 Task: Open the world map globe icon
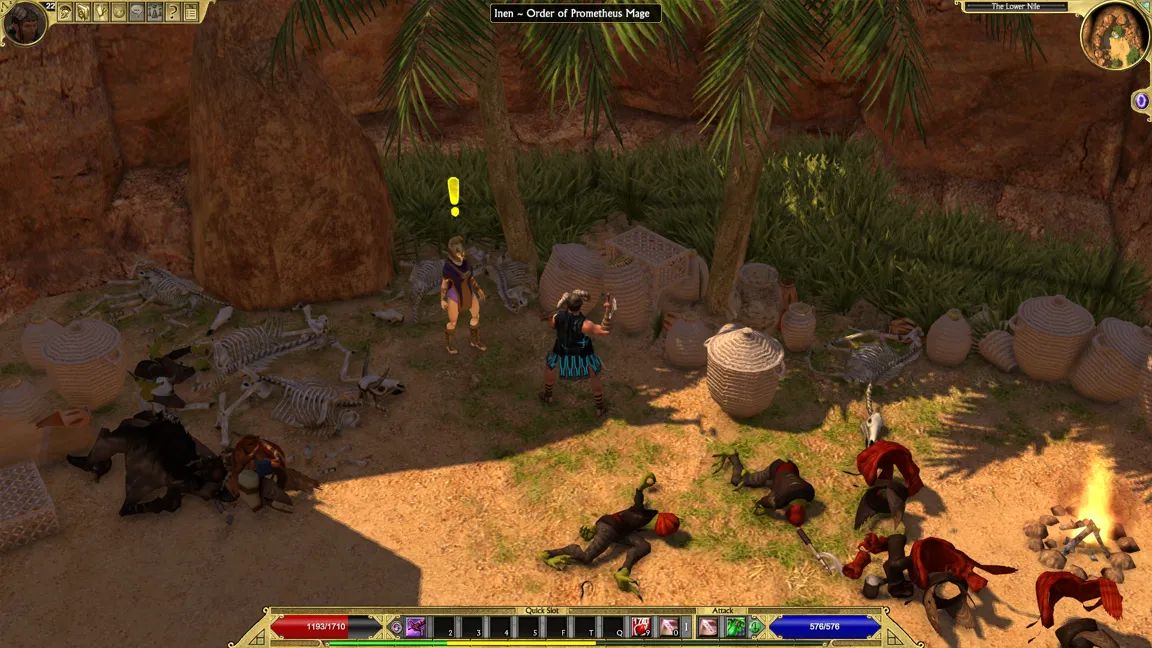pos(119,12)
